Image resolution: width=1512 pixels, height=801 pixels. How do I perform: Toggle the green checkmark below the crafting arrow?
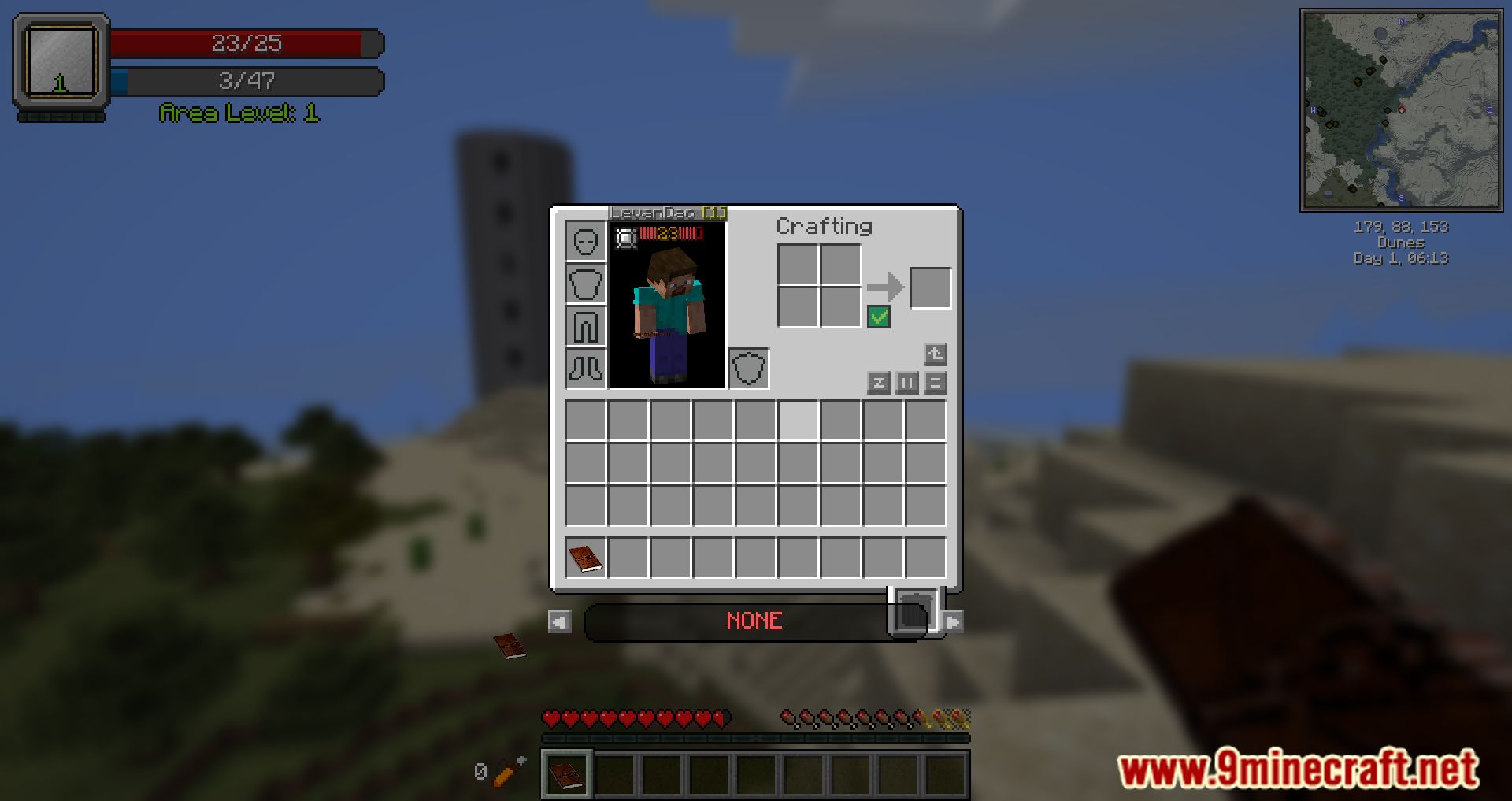[880, 316]
